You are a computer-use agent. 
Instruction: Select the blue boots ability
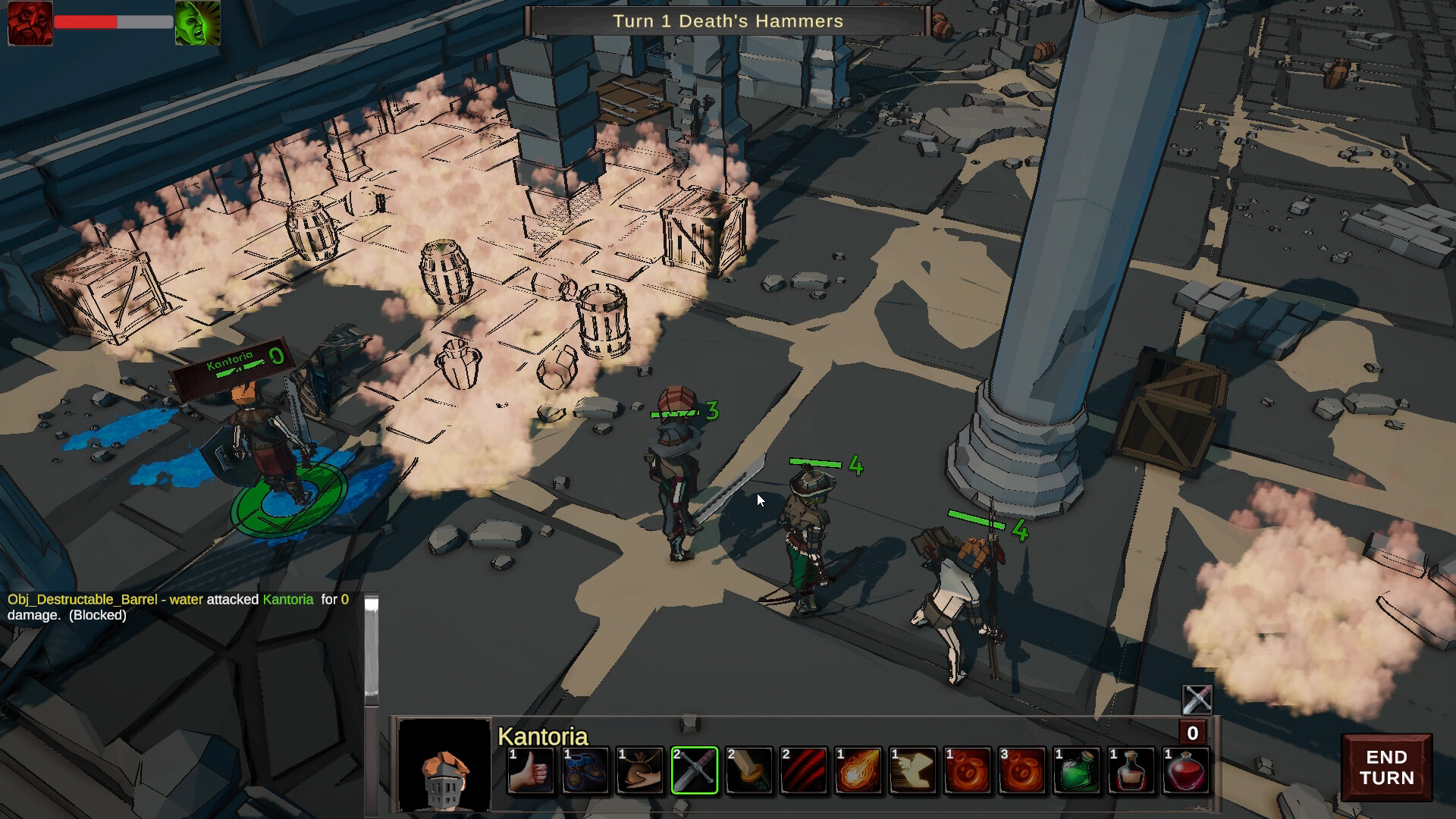586,770
